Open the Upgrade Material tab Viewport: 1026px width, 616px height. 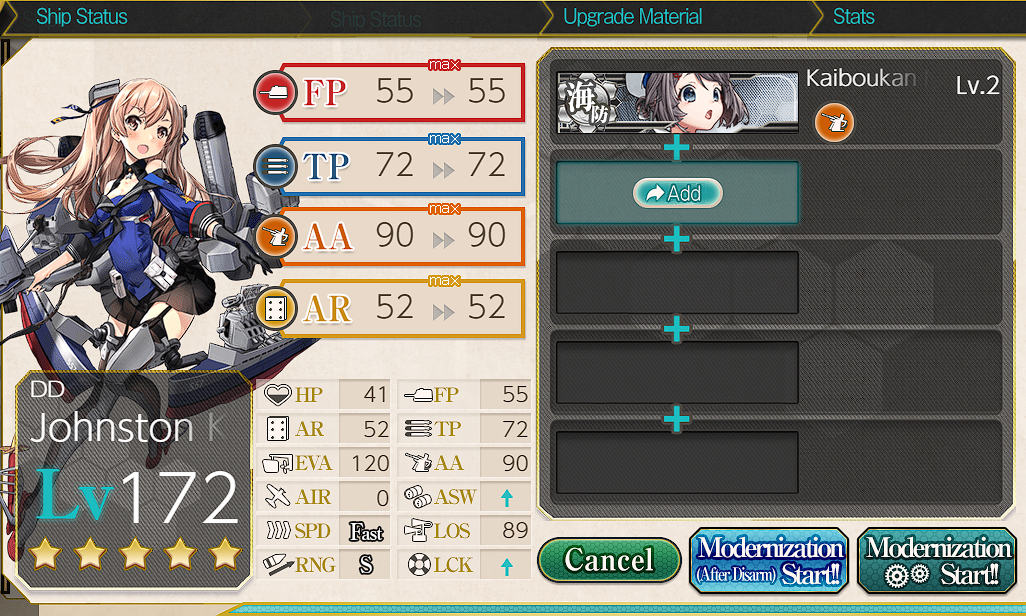632,17
